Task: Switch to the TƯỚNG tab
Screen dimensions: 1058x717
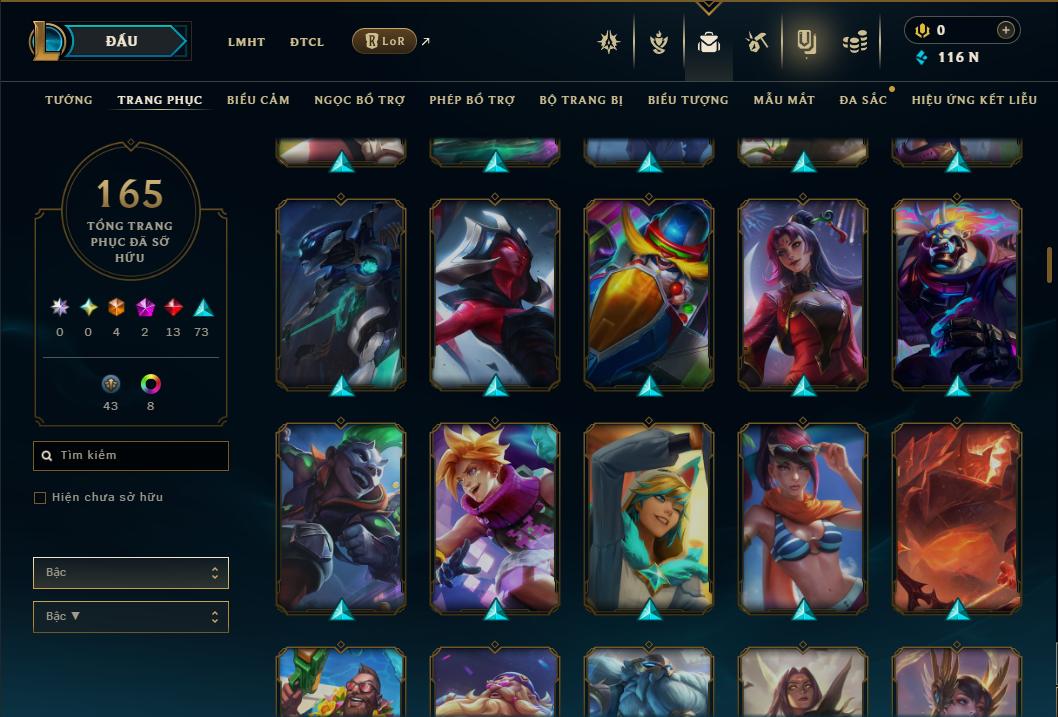Action: 69,100
